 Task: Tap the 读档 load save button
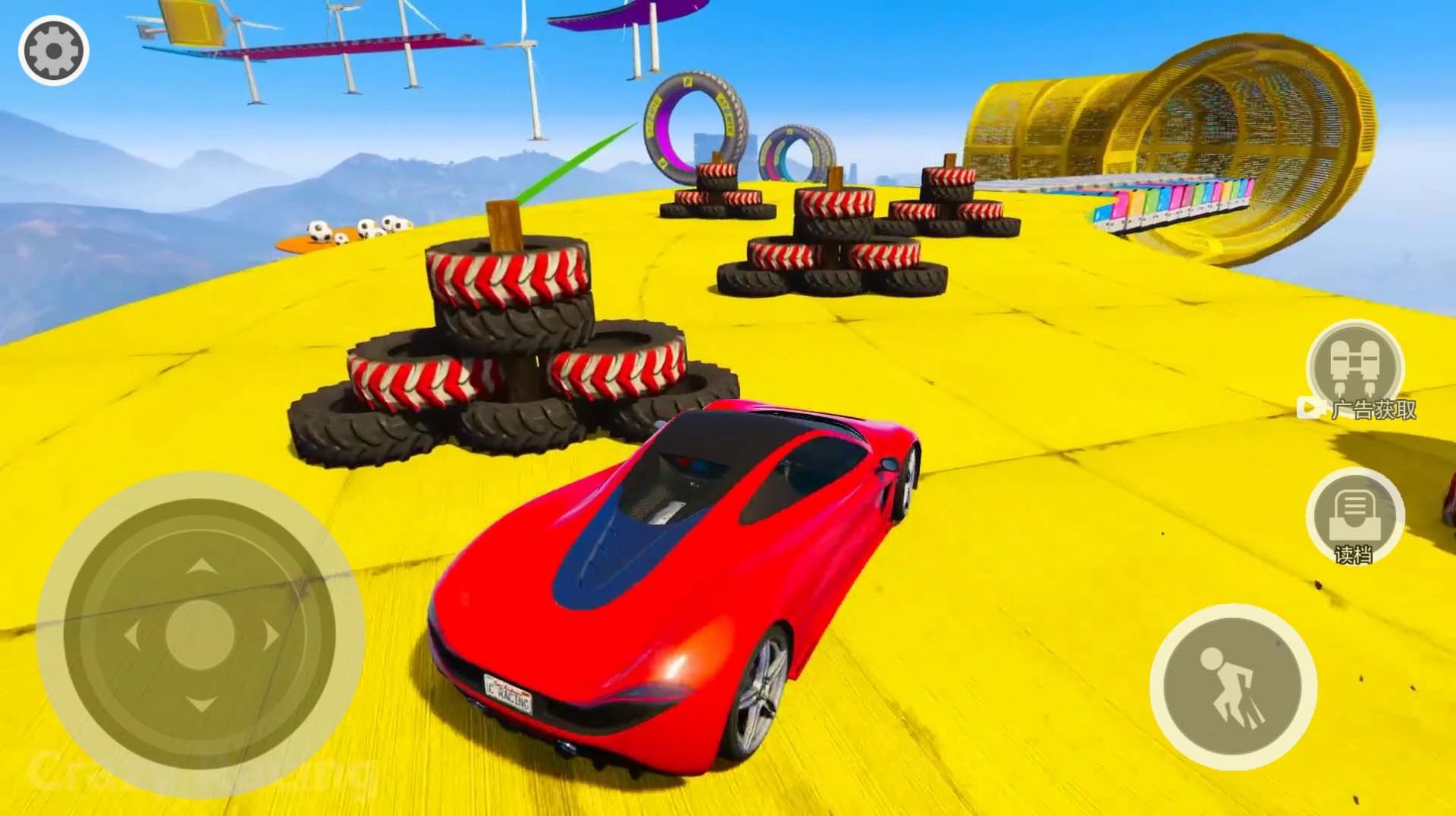(x=1355, y=517)
